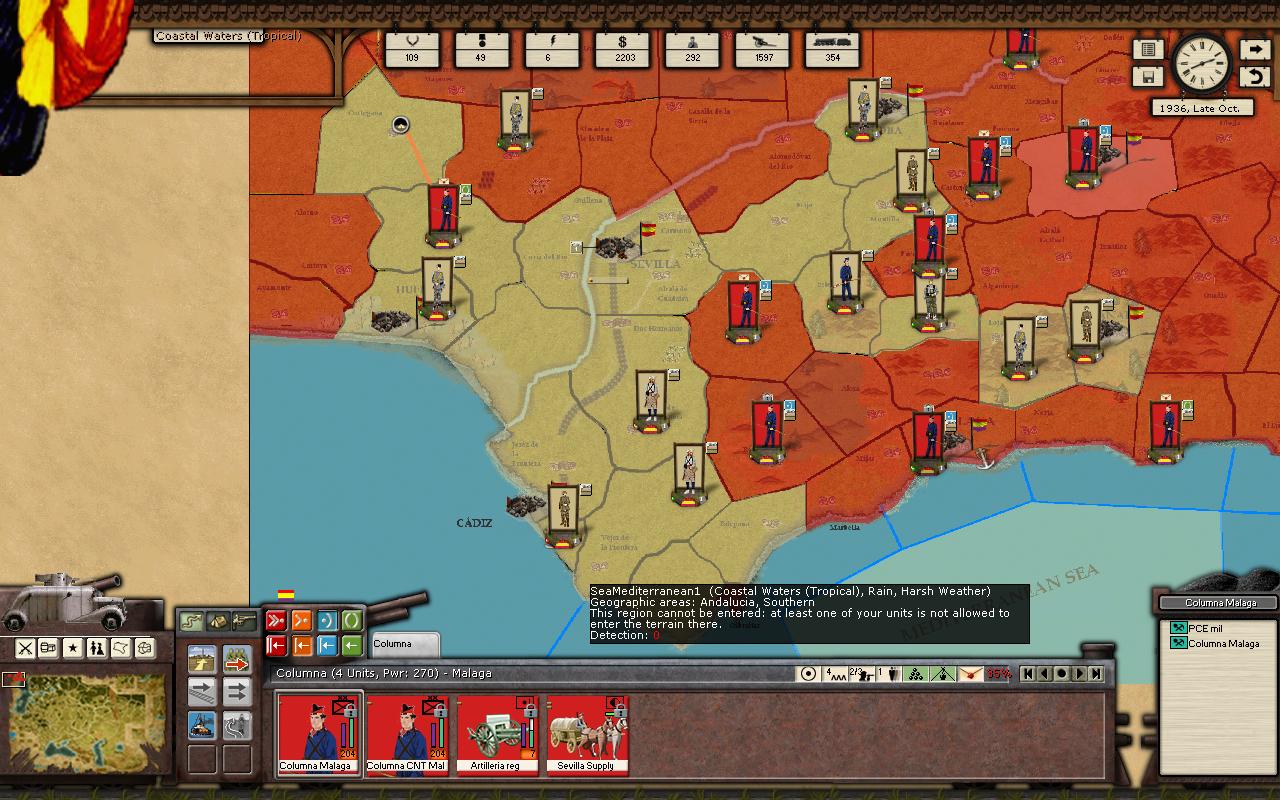Set the red all-out attack posture
Screen dimensions: 1280x800
tap(276, 621)
